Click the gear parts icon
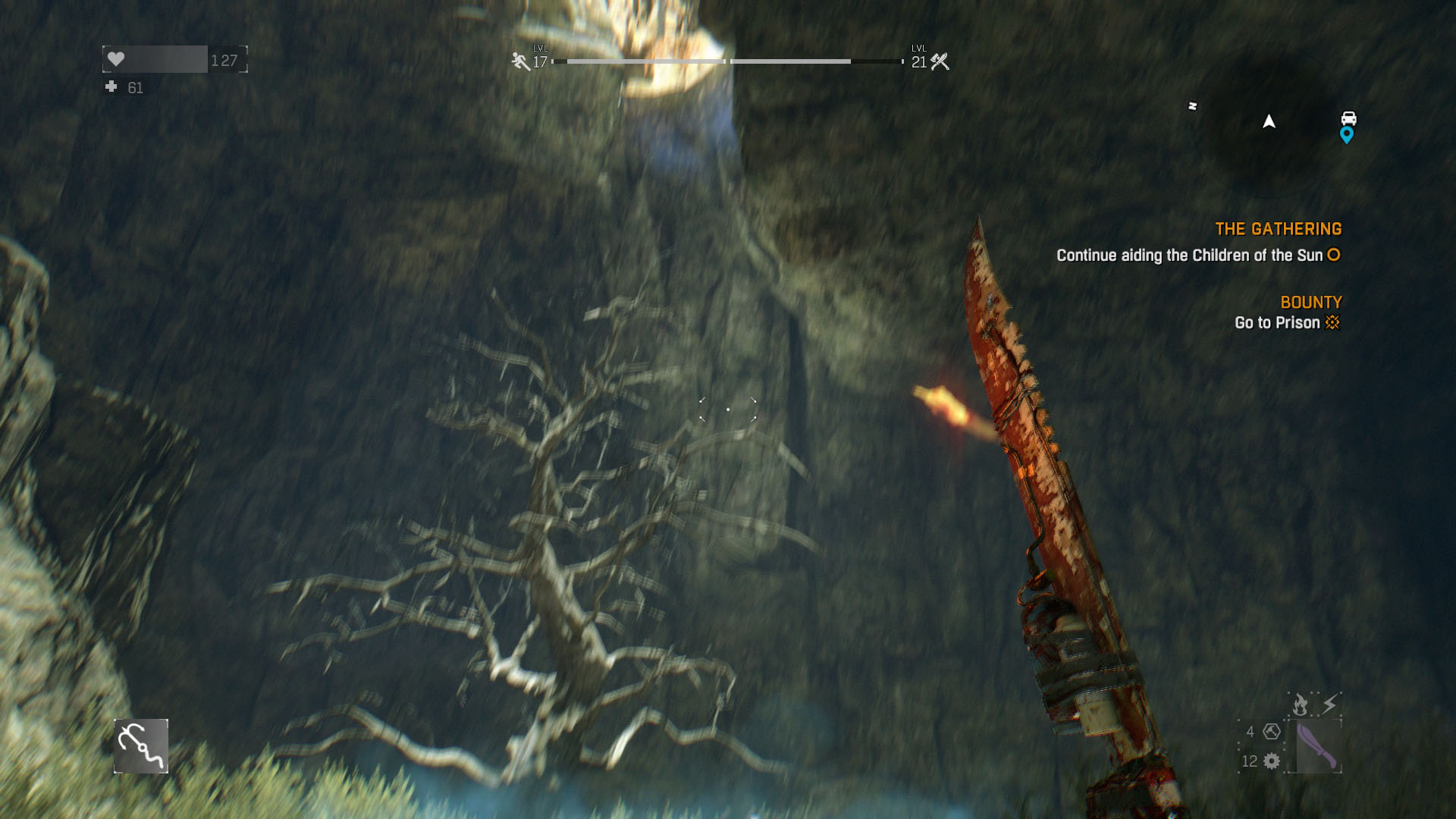Image resolution: width=1456 pixels, height=819 pixels. pos(1272,761)
